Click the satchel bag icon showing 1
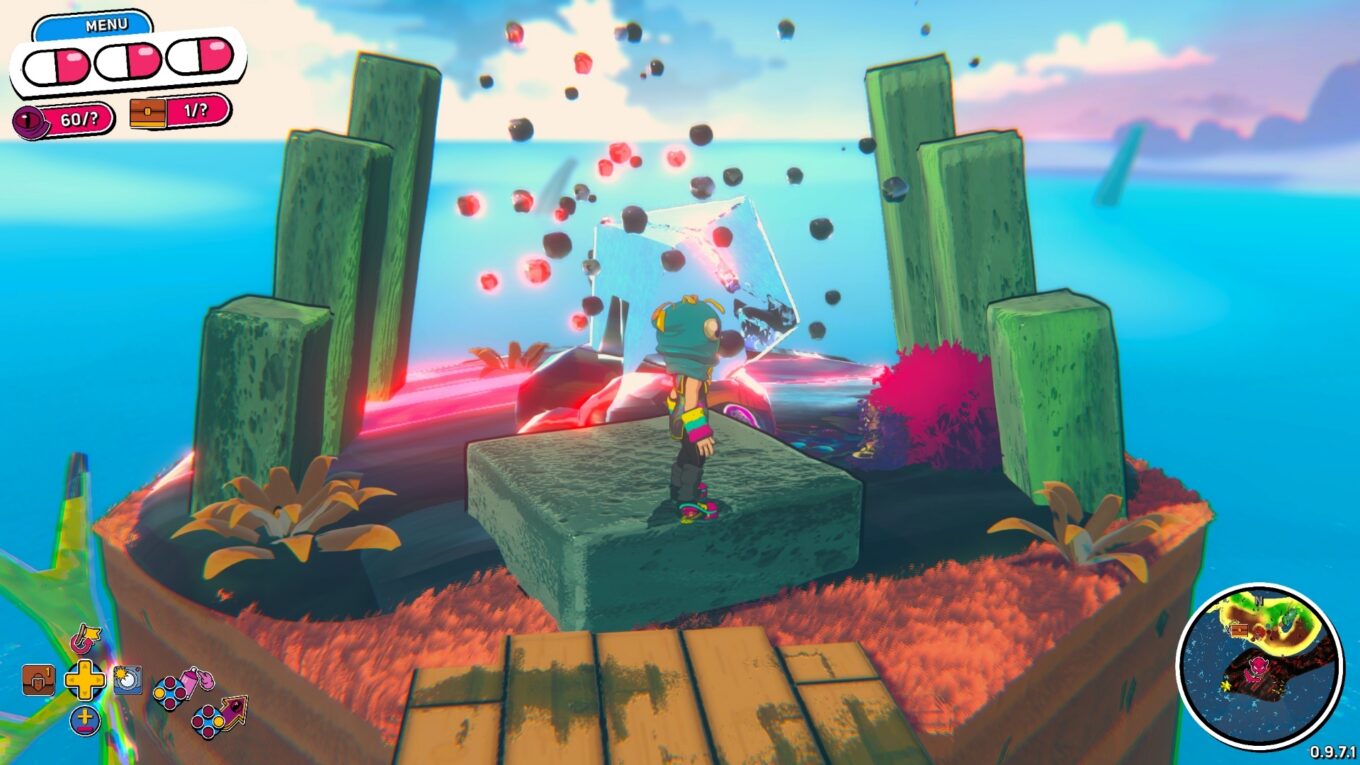Screen dimensions: 1360x765 pos(37,680)
